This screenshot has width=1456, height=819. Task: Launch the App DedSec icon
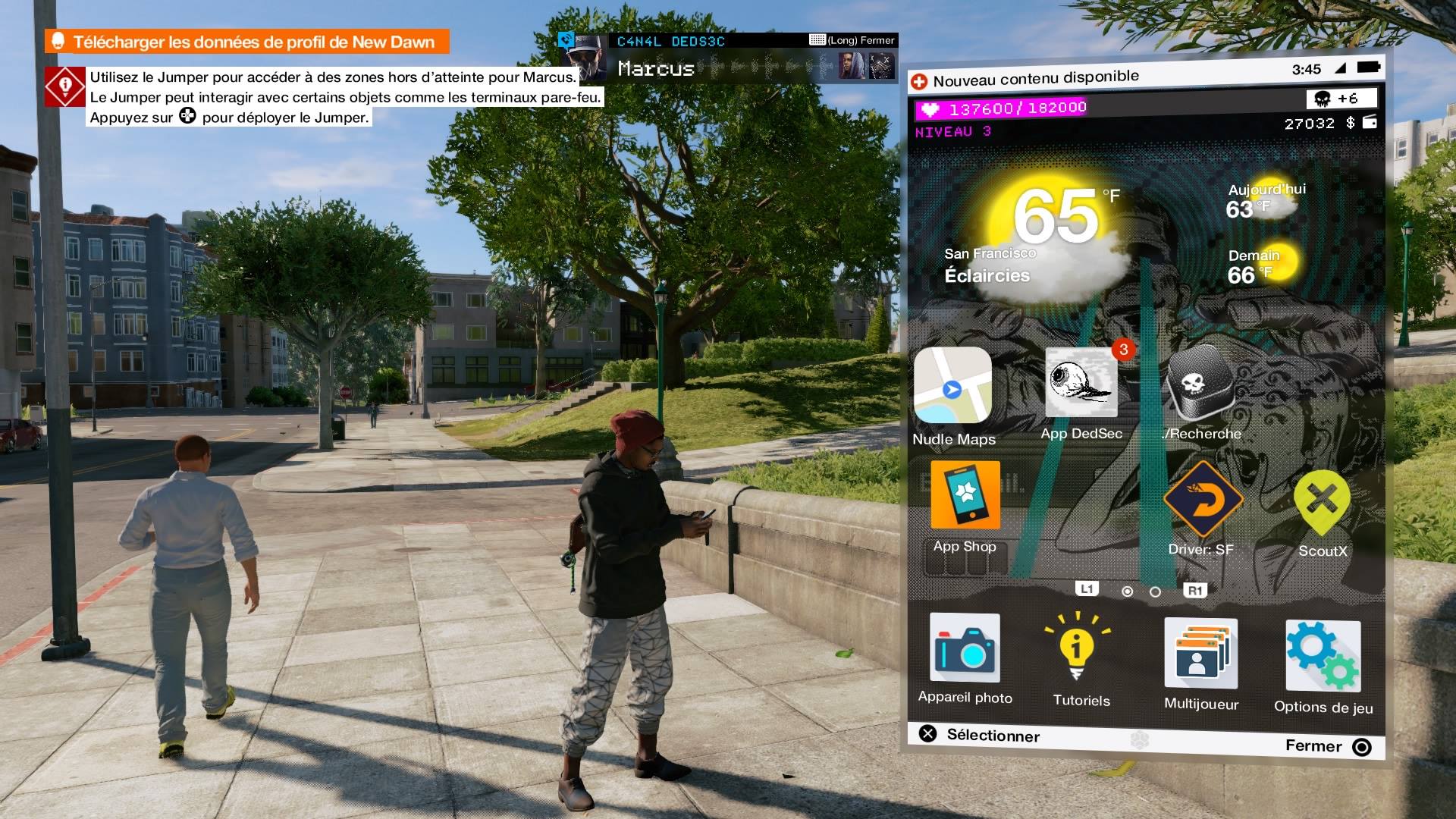coord(1081,383)
